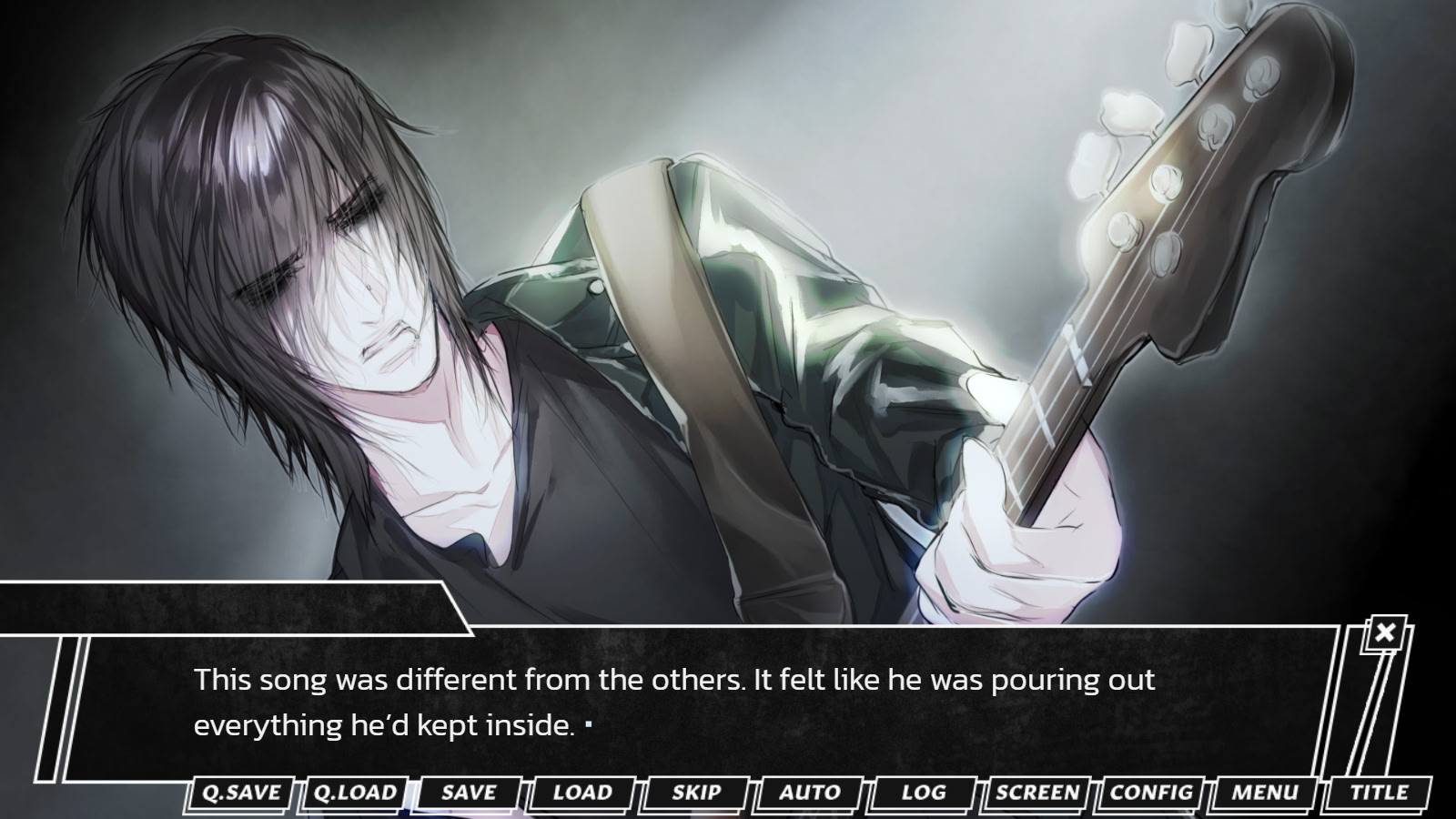Open the CONFIG settings menu
The width and height of the screenshot is (1456, 819).
click(1150, 793)
